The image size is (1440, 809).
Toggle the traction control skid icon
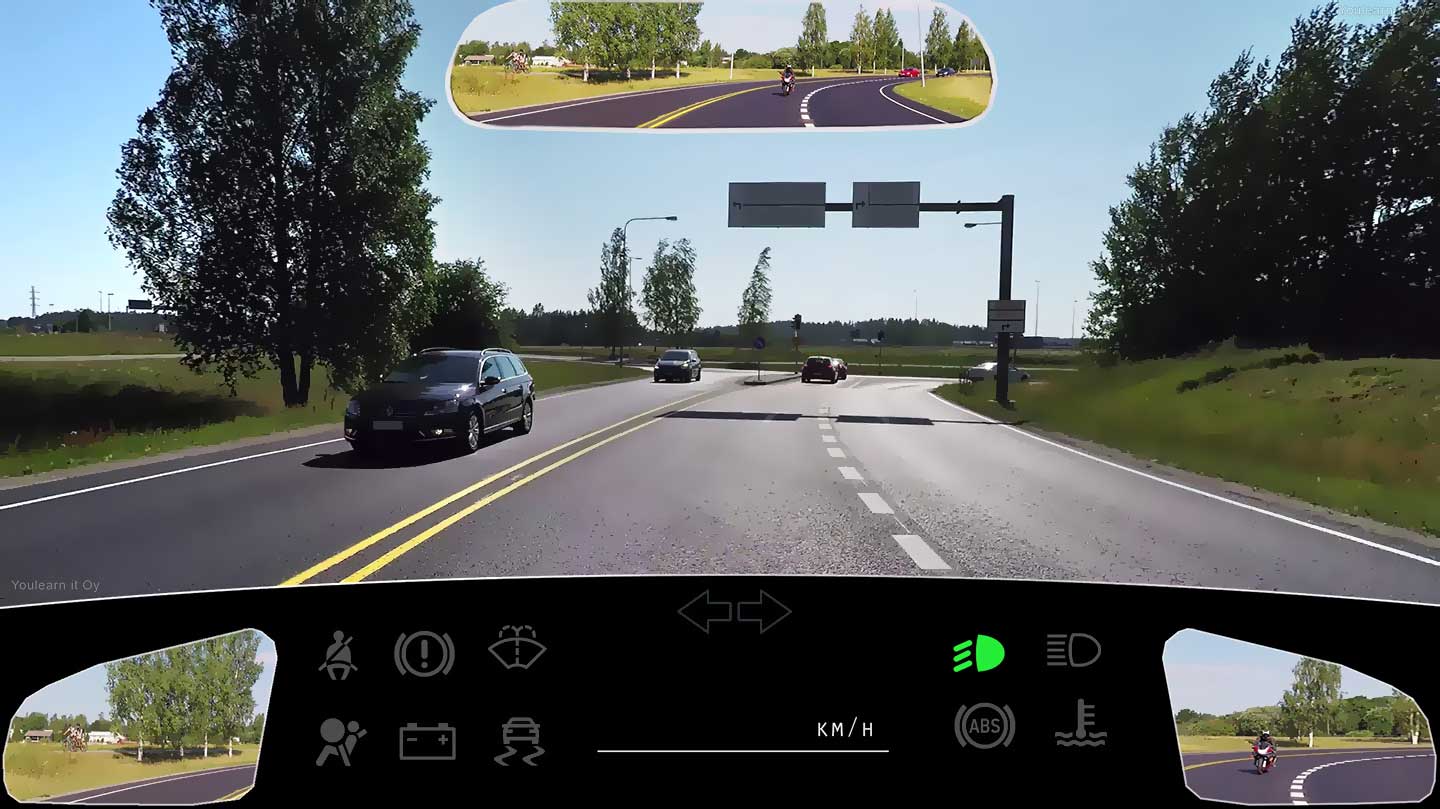pyautogui.click(x=519, y=742)
